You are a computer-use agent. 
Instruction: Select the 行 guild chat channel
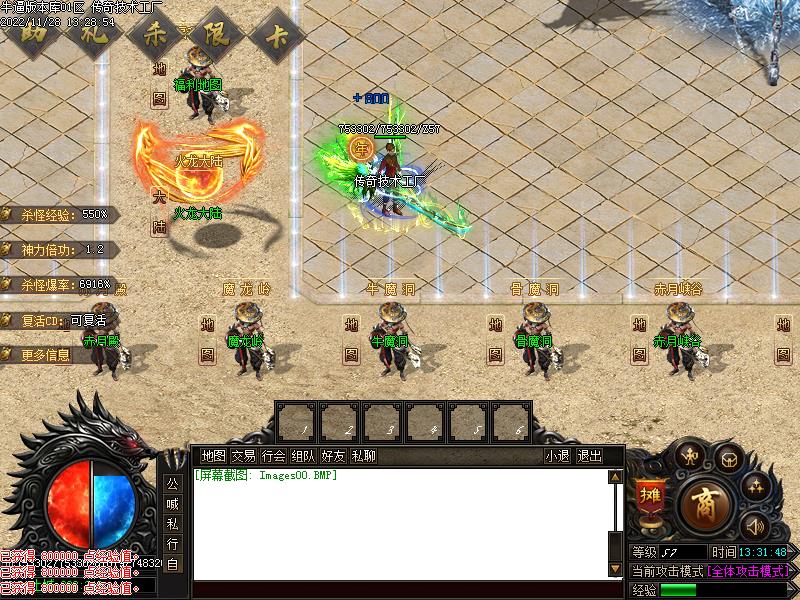(x=173, y=545)
